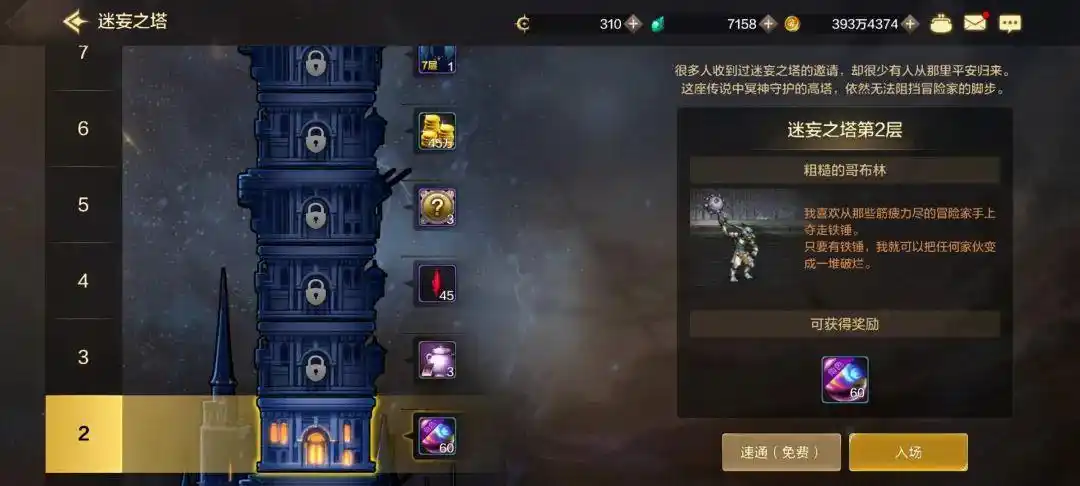This screenshot has height=486, width=1080.
Task: Pick floor 5 in the floor list
Action: pos(83,205)
